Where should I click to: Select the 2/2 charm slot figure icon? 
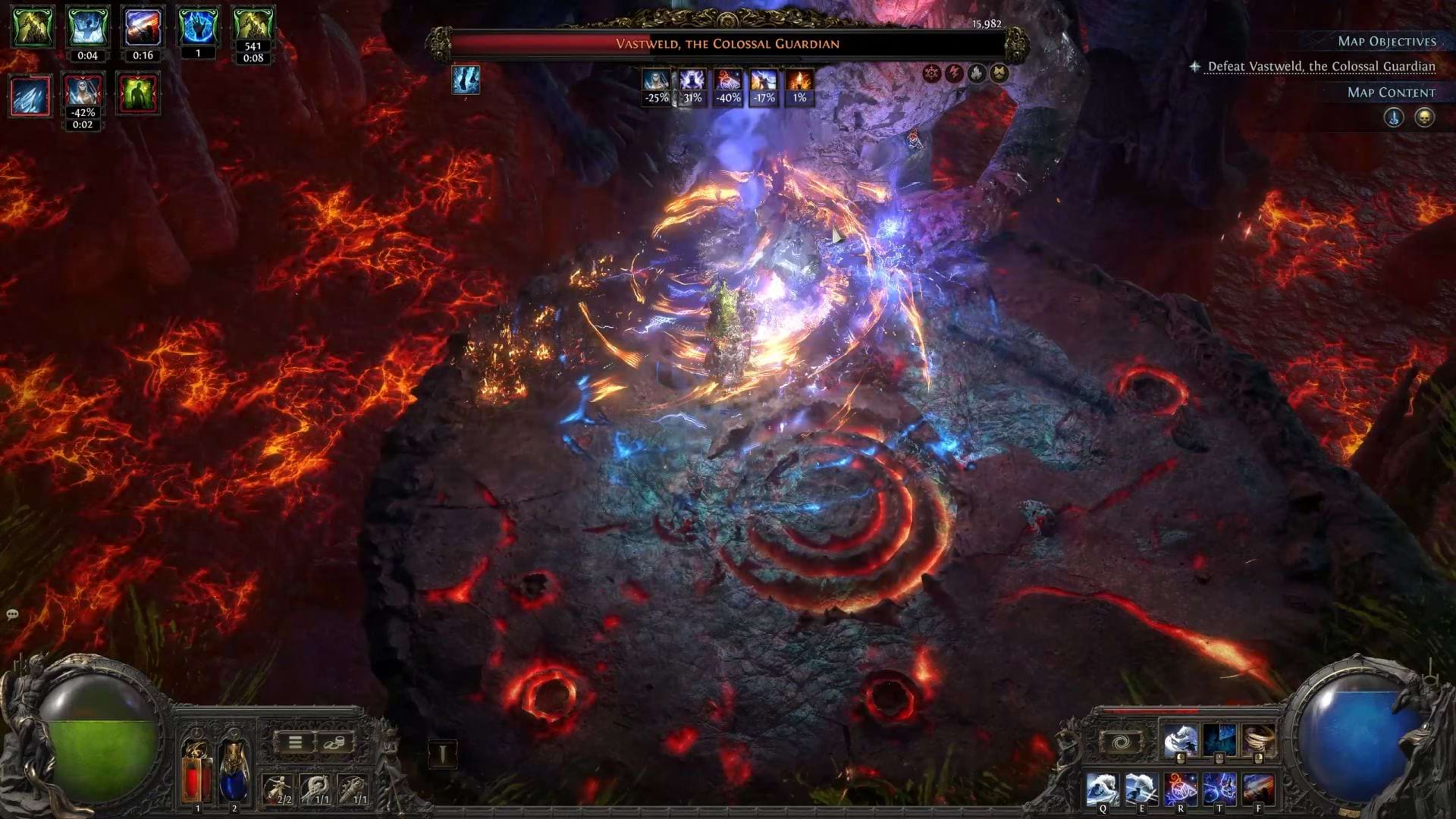pyautogui.click(x=278, y=789)
